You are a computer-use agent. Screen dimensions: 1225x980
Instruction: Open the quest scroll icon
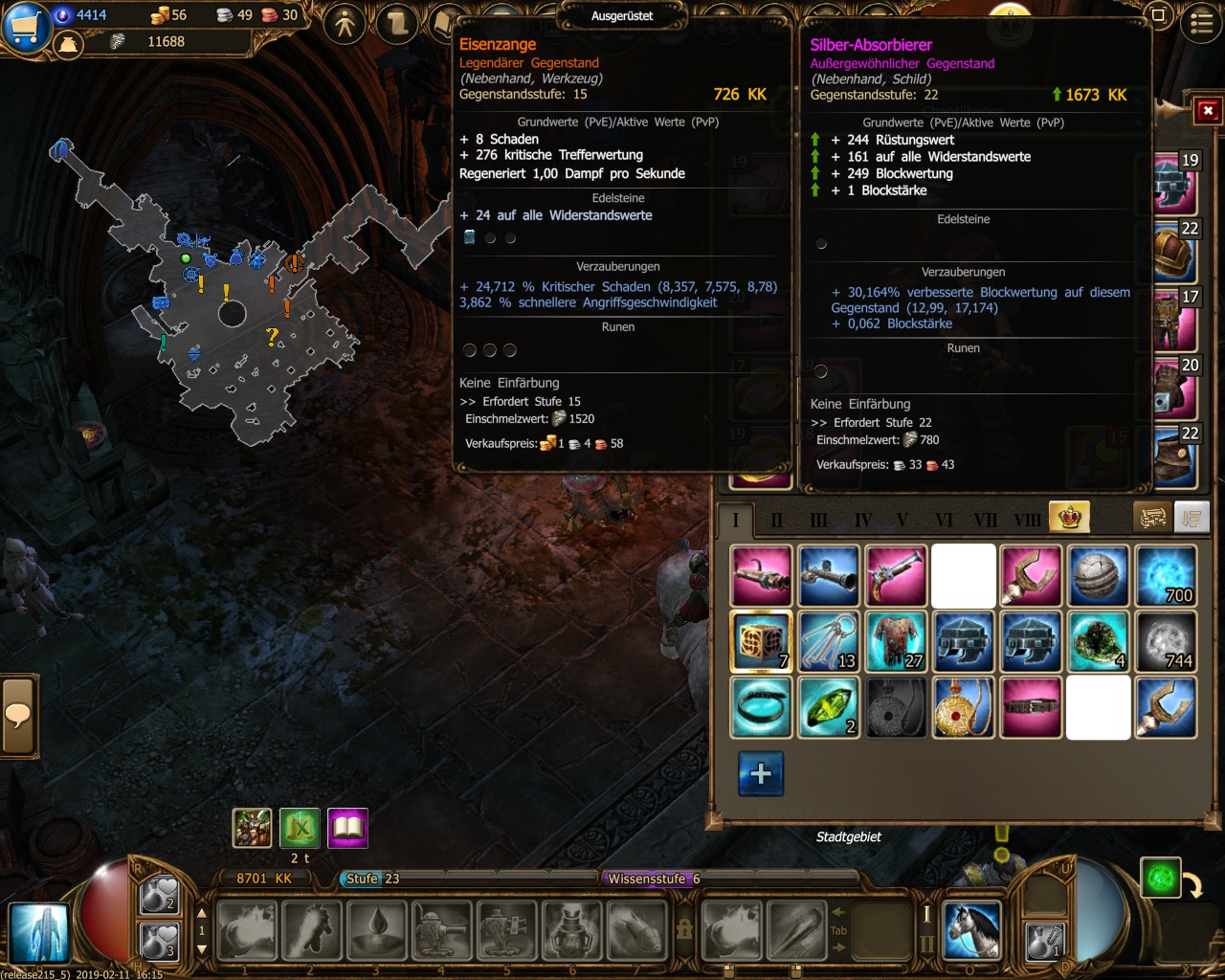point(397,24)
